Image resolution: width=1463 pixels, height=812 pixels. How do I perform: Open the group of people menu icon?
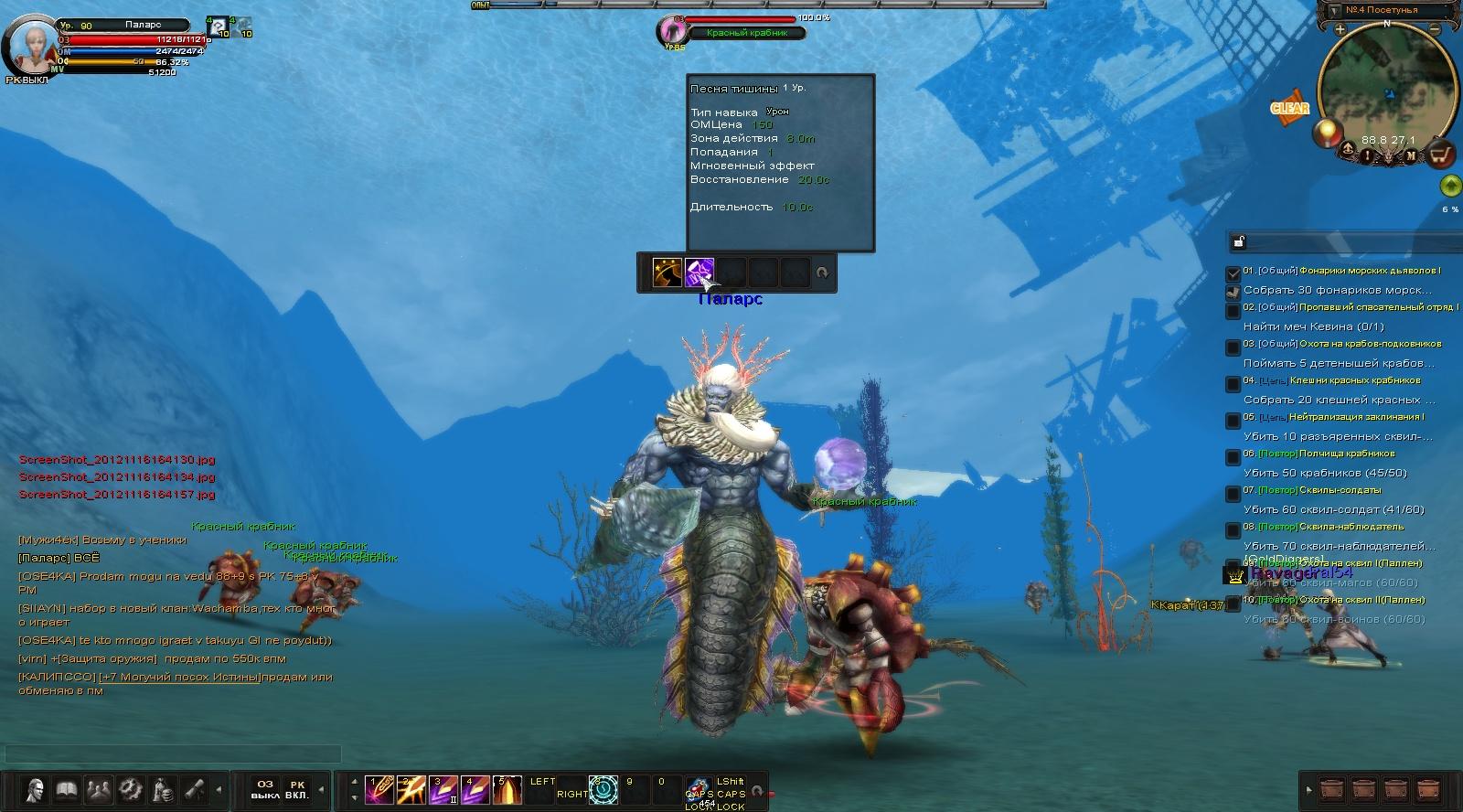click(99, 788)
